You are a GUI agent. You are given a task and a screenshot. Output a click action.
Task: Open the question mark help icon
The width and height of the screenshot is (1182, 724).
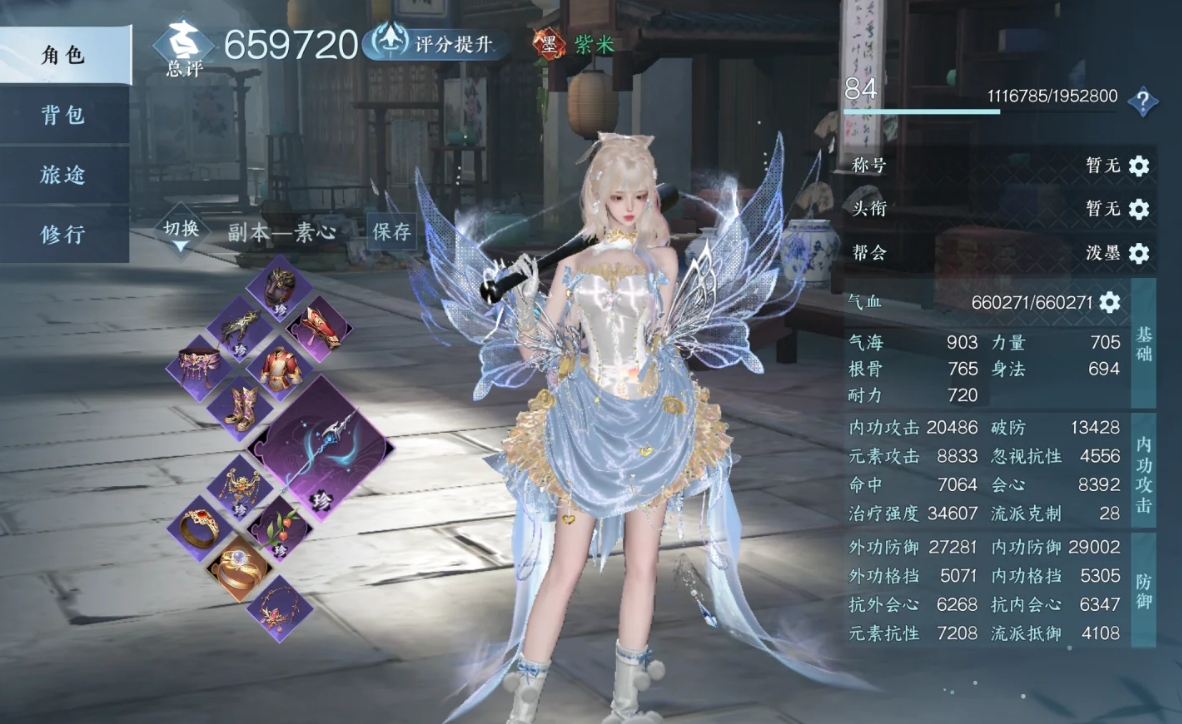1142,101
